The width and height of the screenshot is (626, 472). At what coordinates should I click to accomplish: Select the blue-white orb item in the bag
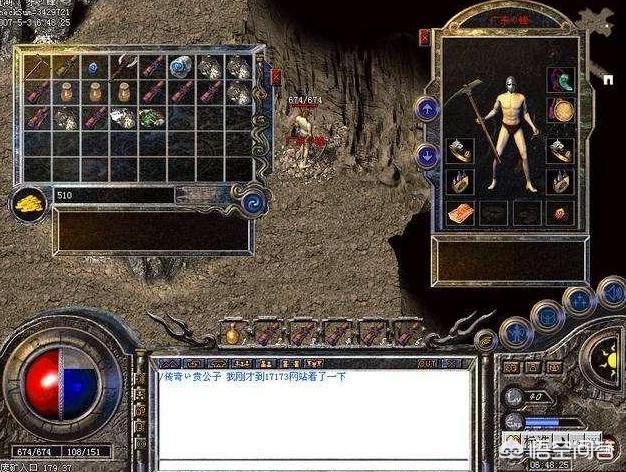(180, 68)
